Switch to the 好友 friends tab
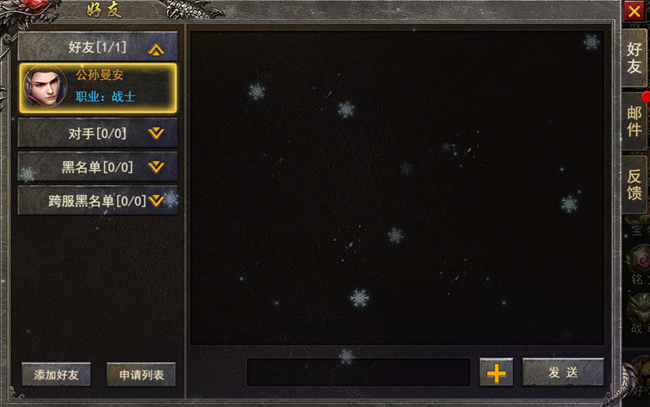The width and height of the screenshot is (650, 407). point(634,58)
